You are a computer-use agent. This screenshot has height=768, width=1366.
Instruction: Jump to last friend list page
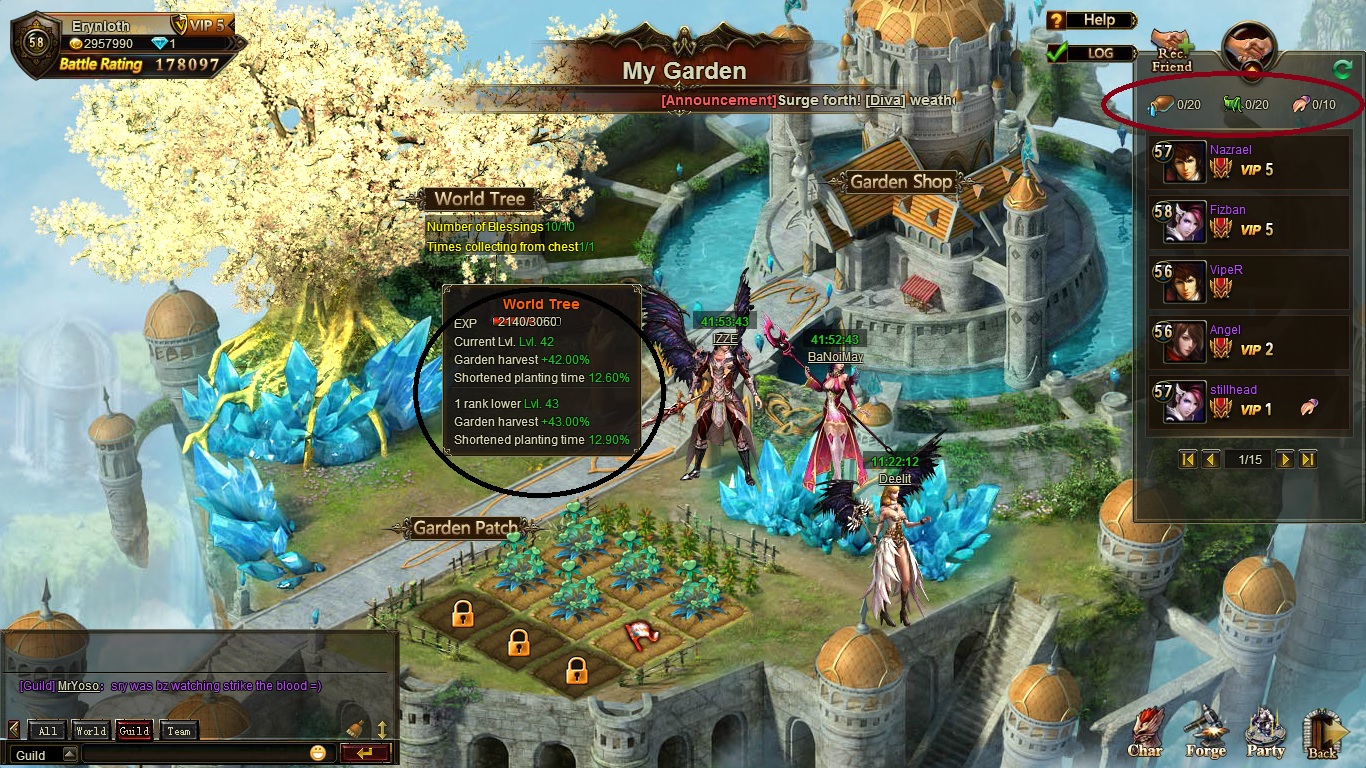pyautogui.click(x=1307, y=459)
